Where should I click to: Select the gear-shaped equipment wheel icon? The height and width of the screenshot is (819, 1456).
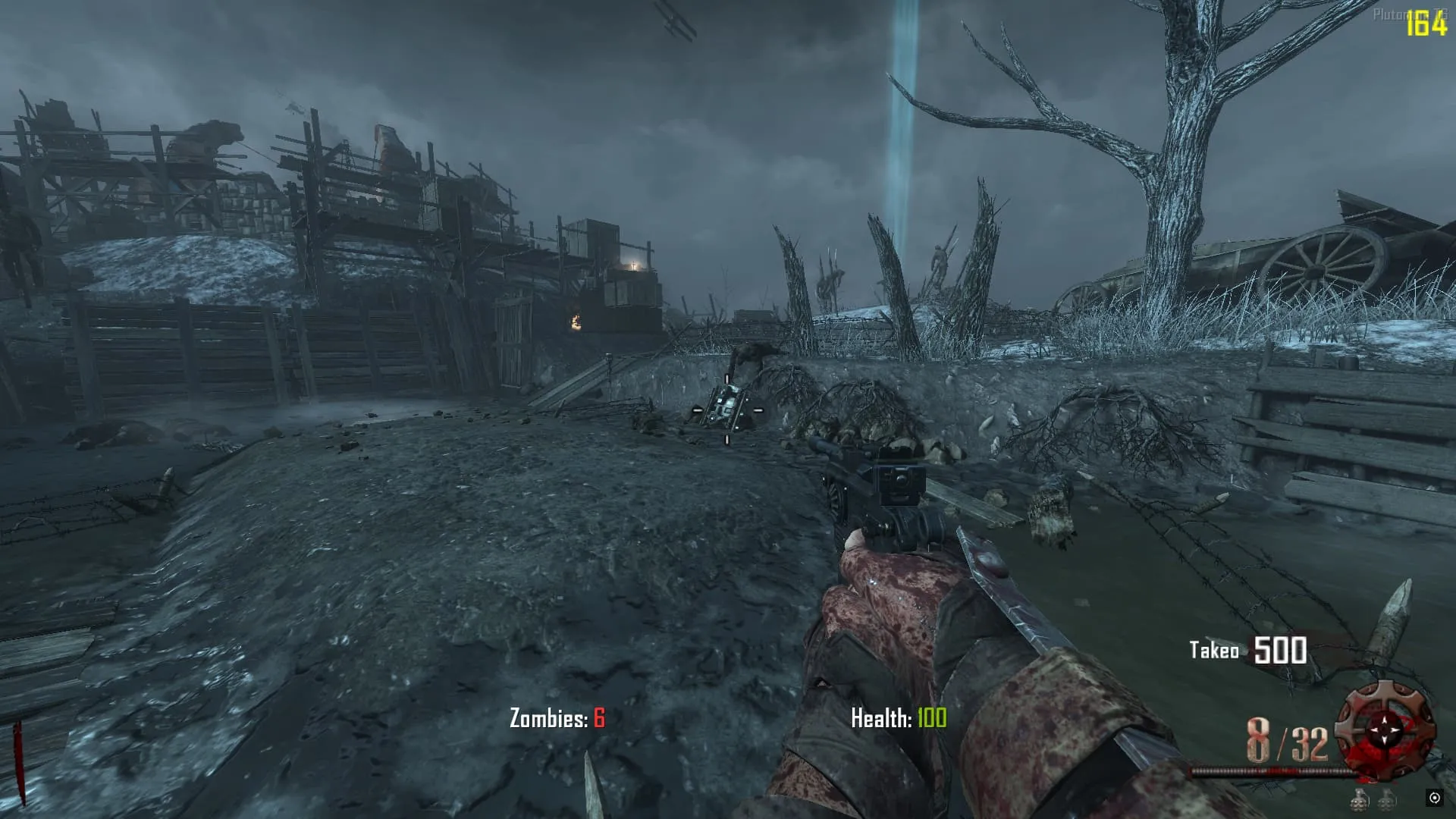[1385, 730]
